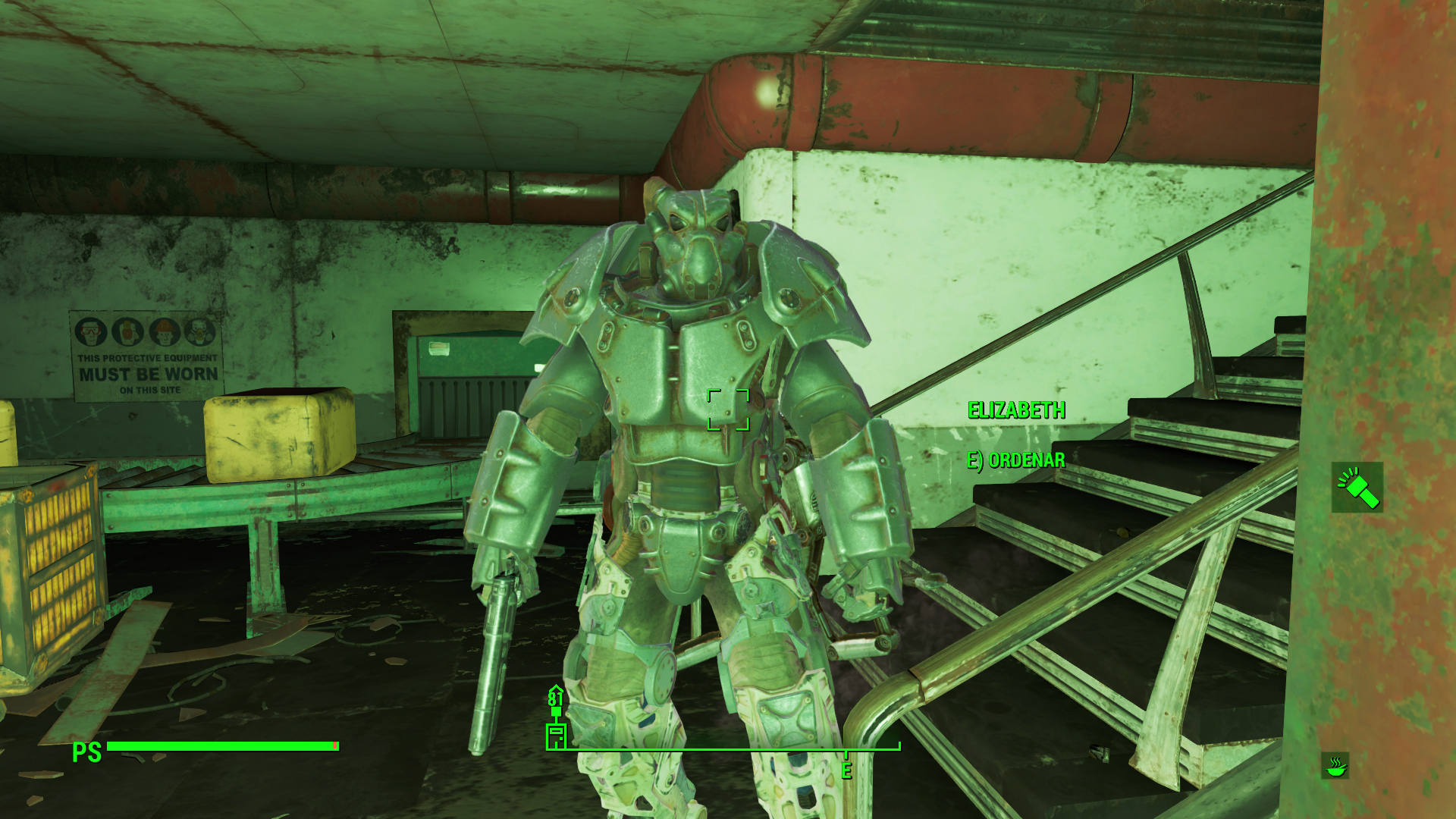Click the building marker on the compass
The width and height of the screenshot is (1456, 819).
556,735
